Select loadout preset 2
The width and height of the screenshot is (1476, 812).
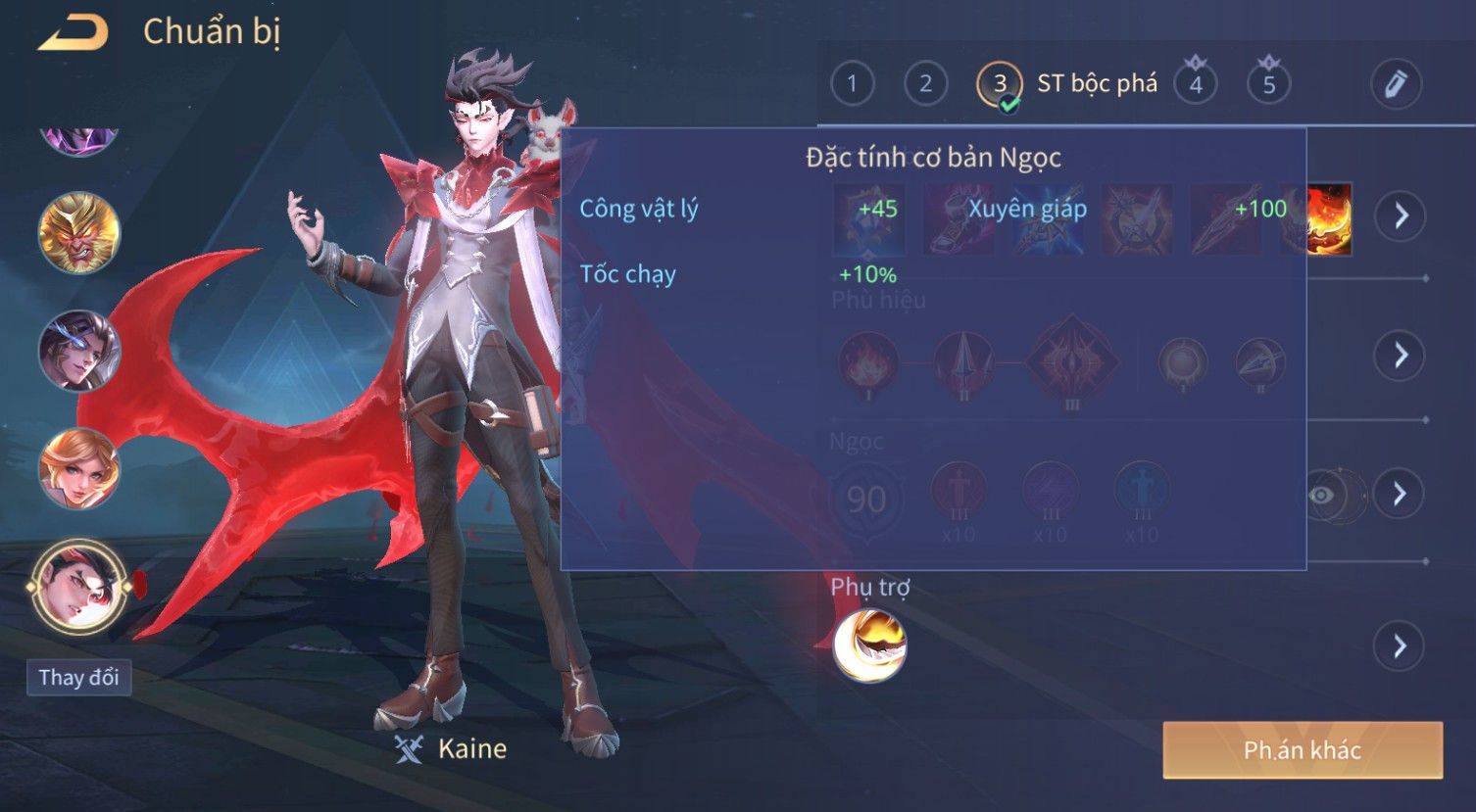pyautogui.click(x=925, y=84)
